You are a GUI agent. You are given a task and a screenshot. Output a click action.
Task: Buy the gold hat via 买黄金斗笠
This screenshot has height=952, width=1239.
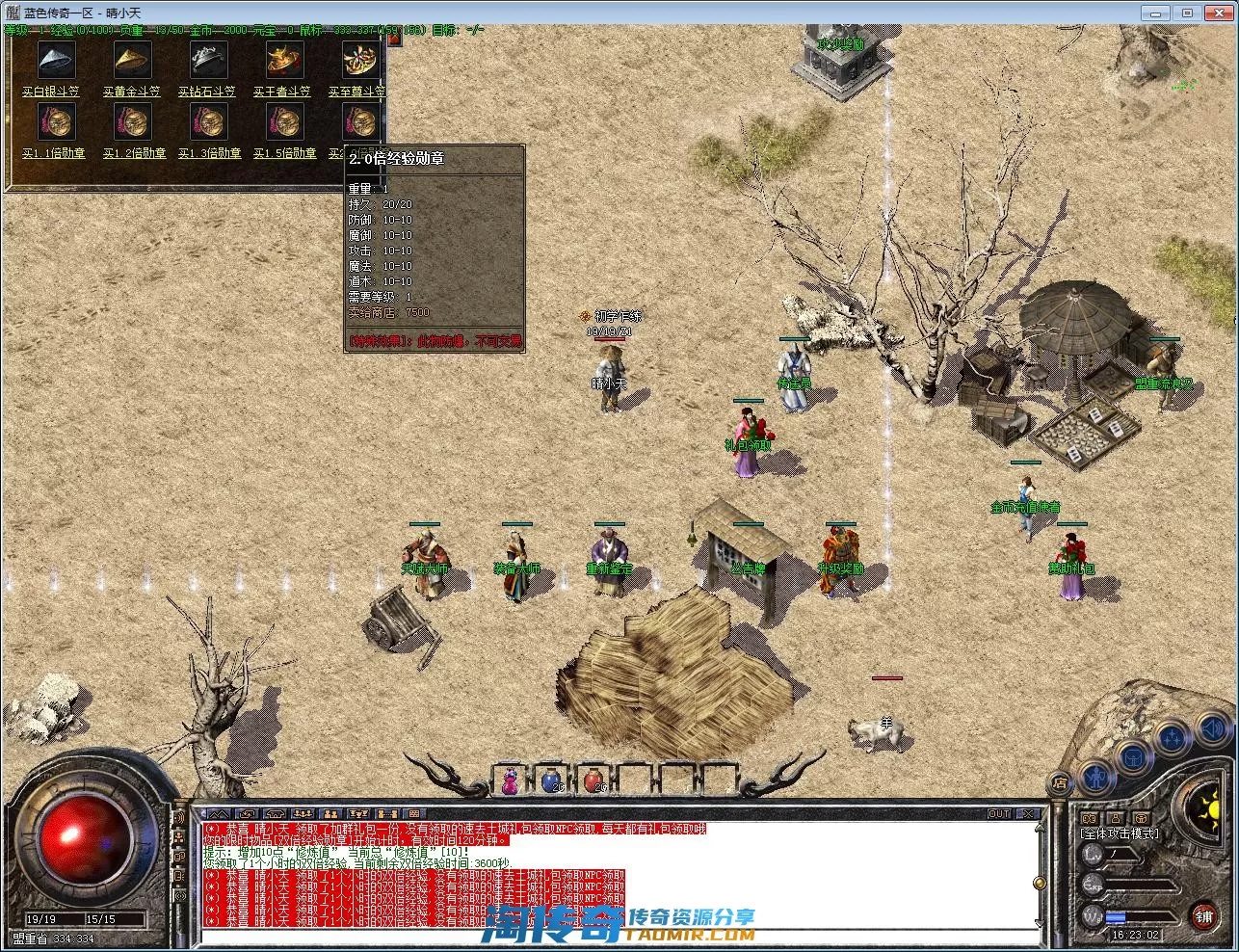point(131,92)
